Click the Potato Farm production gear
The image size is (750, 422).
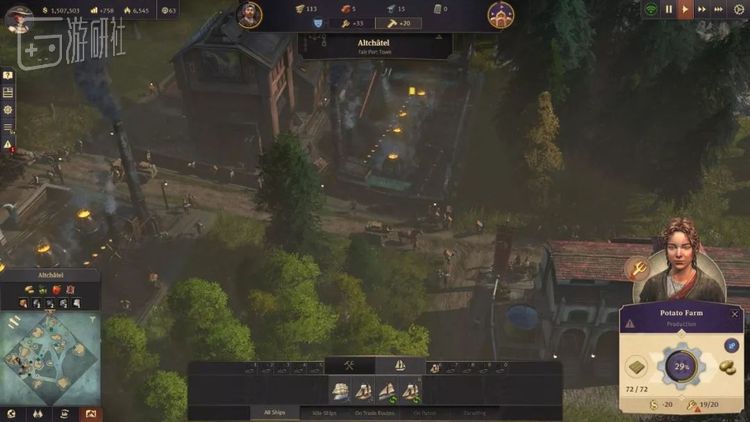(679, 367)
